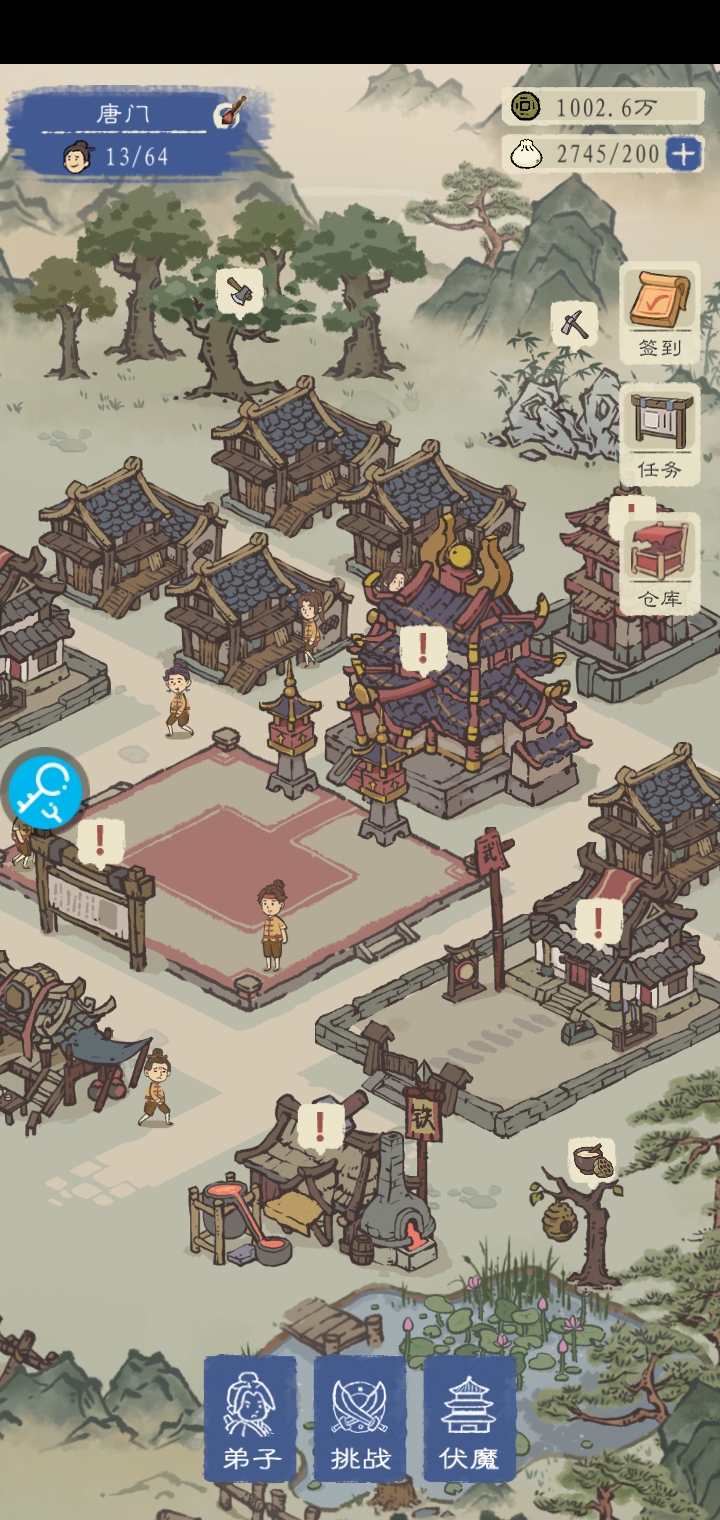The width and height of the screenshot is (720, 1520).
Task: Tap the alert above the martial arts house
Action: click(x=598, y=920)
